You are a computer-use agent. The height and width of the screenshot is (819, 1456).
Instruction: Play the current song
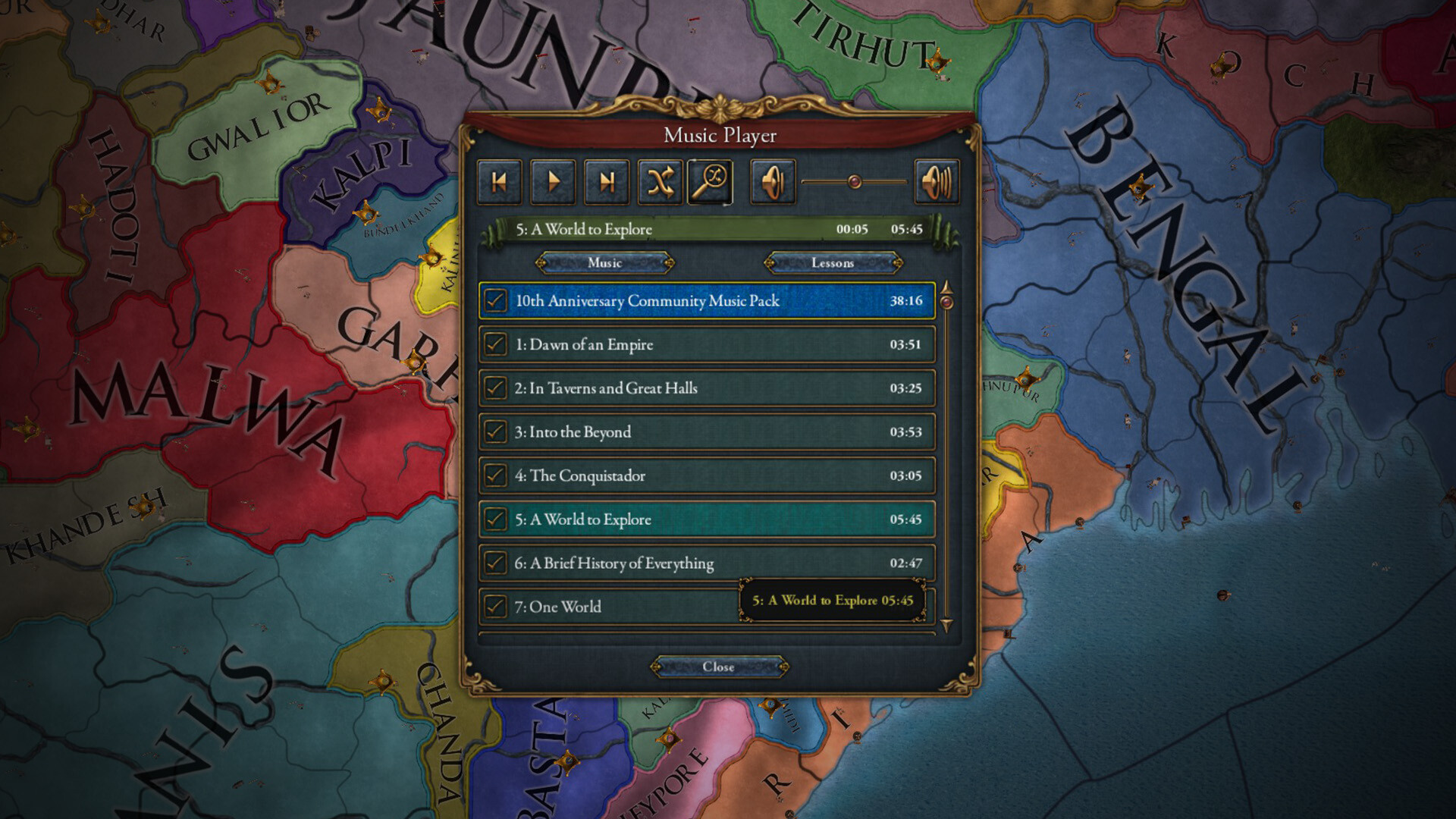(x=553, y=181)
